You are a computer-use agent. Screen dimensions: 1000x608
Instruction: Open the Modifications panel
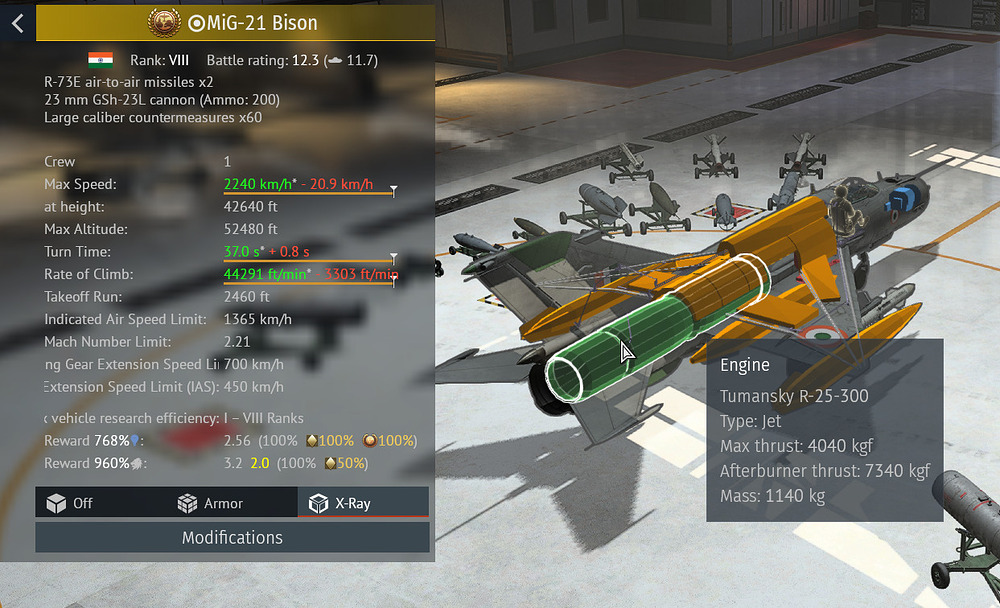click(x=232, y=538)
